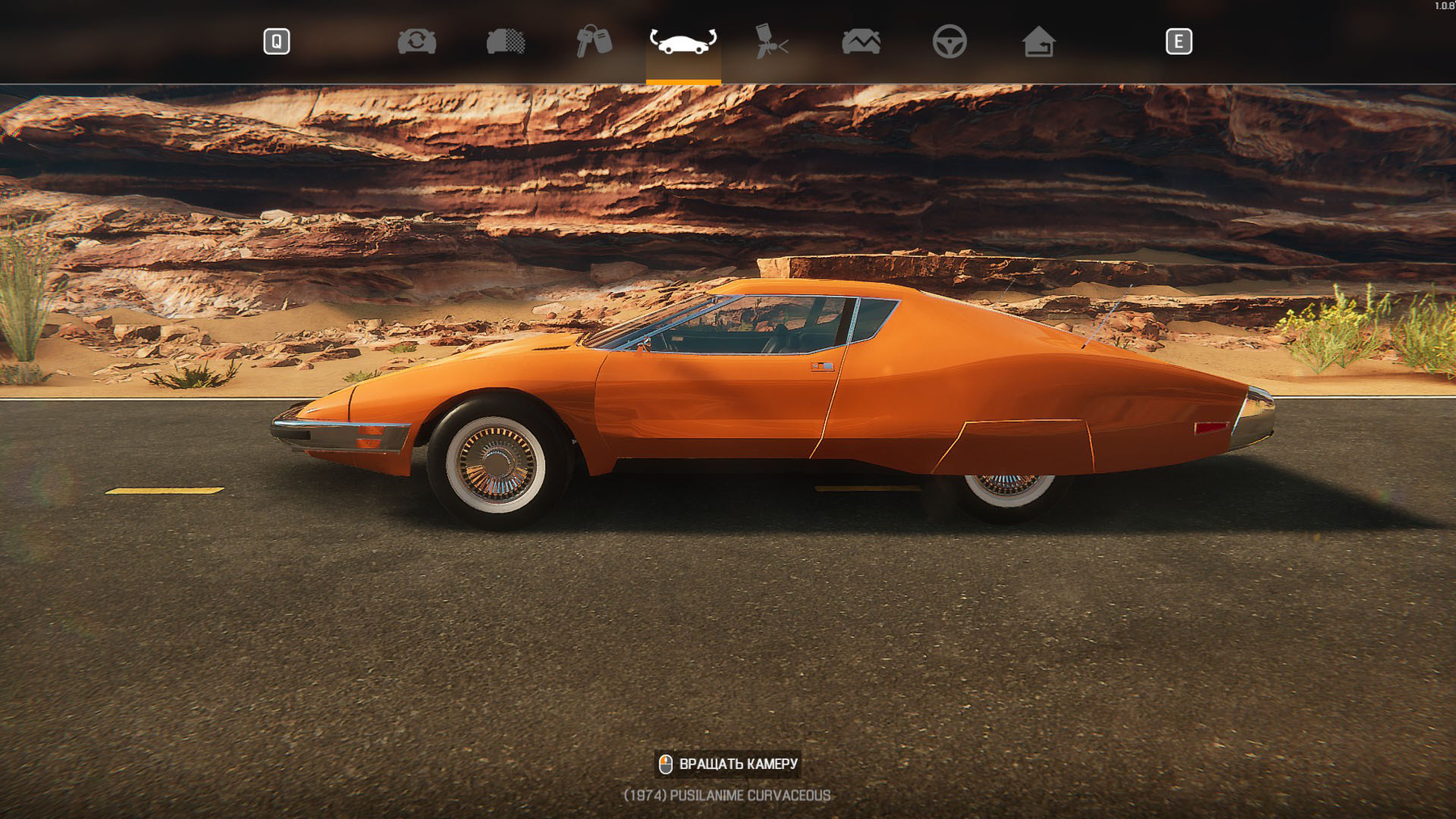The height and width of the screenshot is (819, 1456).
Task: Return to garage via the house icon
Action: click(x=1039, y=41)
